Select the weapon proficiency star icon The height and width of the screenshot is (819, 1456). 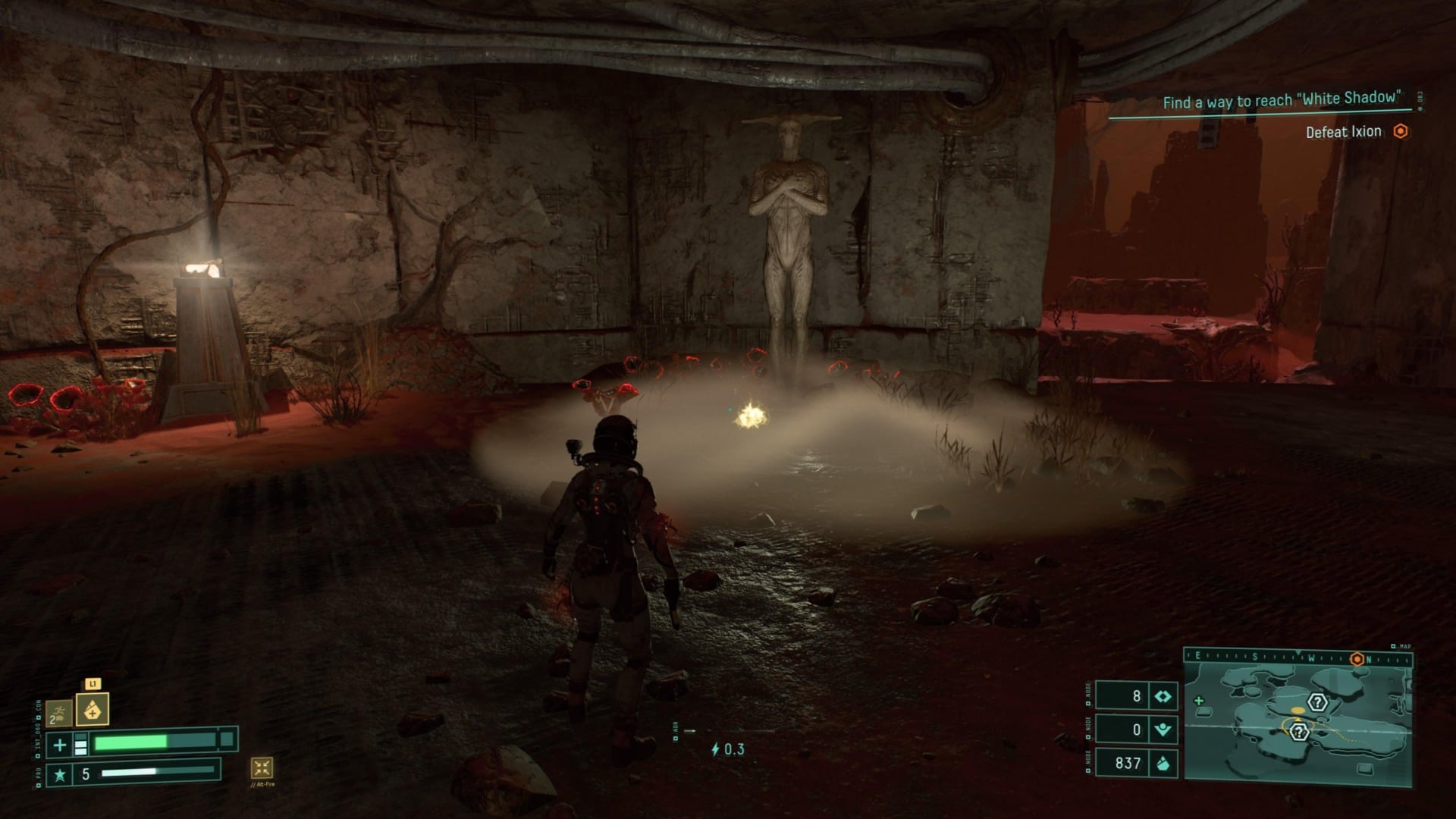pos(60,774)
